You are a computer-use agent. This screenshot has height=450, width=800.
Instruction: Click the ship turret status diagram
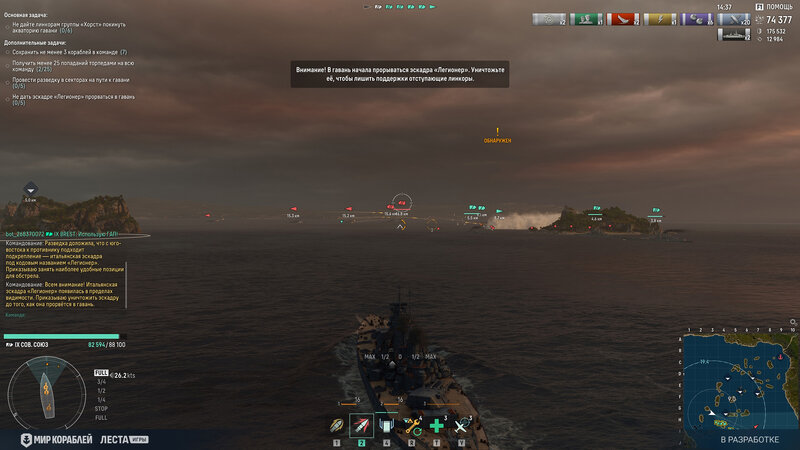click(x=44, y=388)
